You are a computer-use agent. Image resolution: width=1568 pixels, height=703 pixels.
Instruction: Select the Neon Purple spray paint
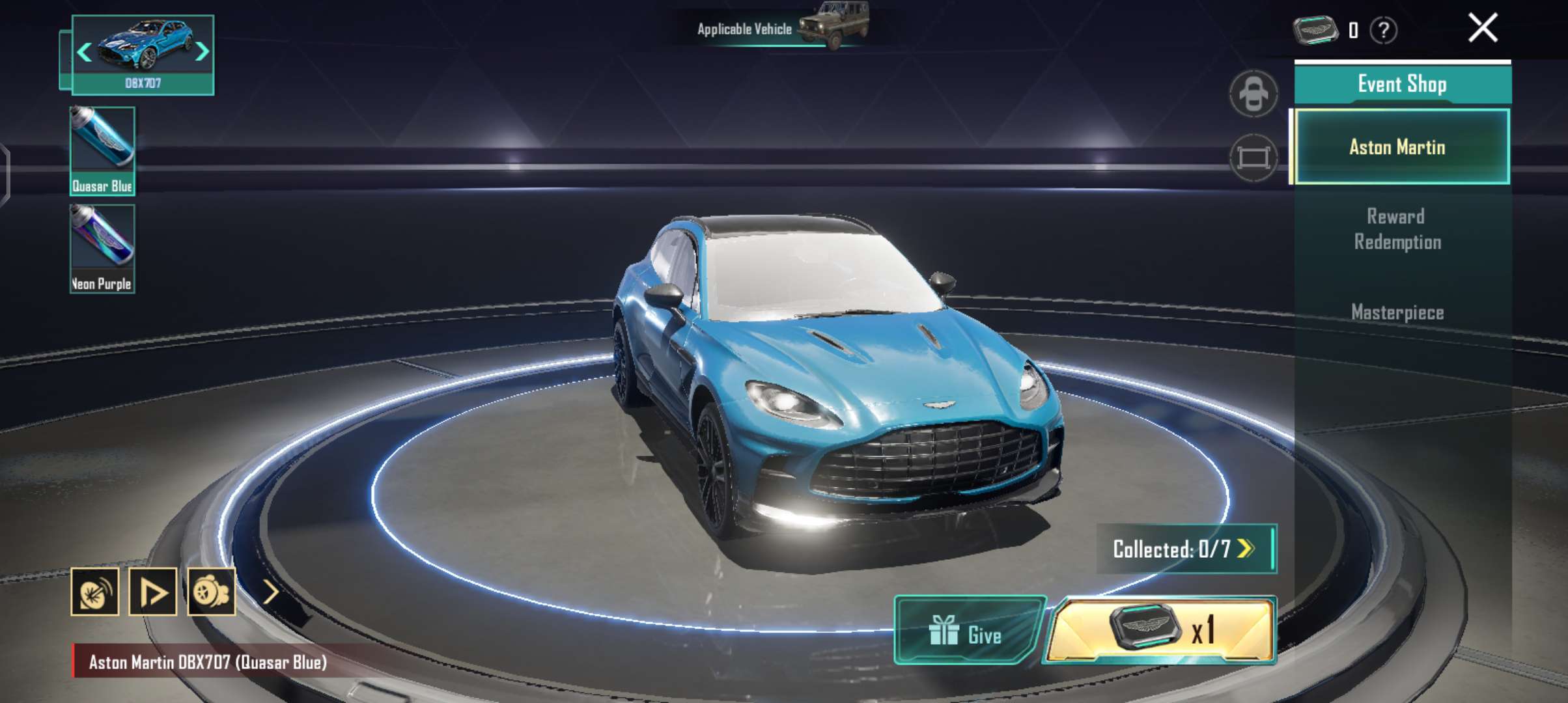[x=103, y=247]
